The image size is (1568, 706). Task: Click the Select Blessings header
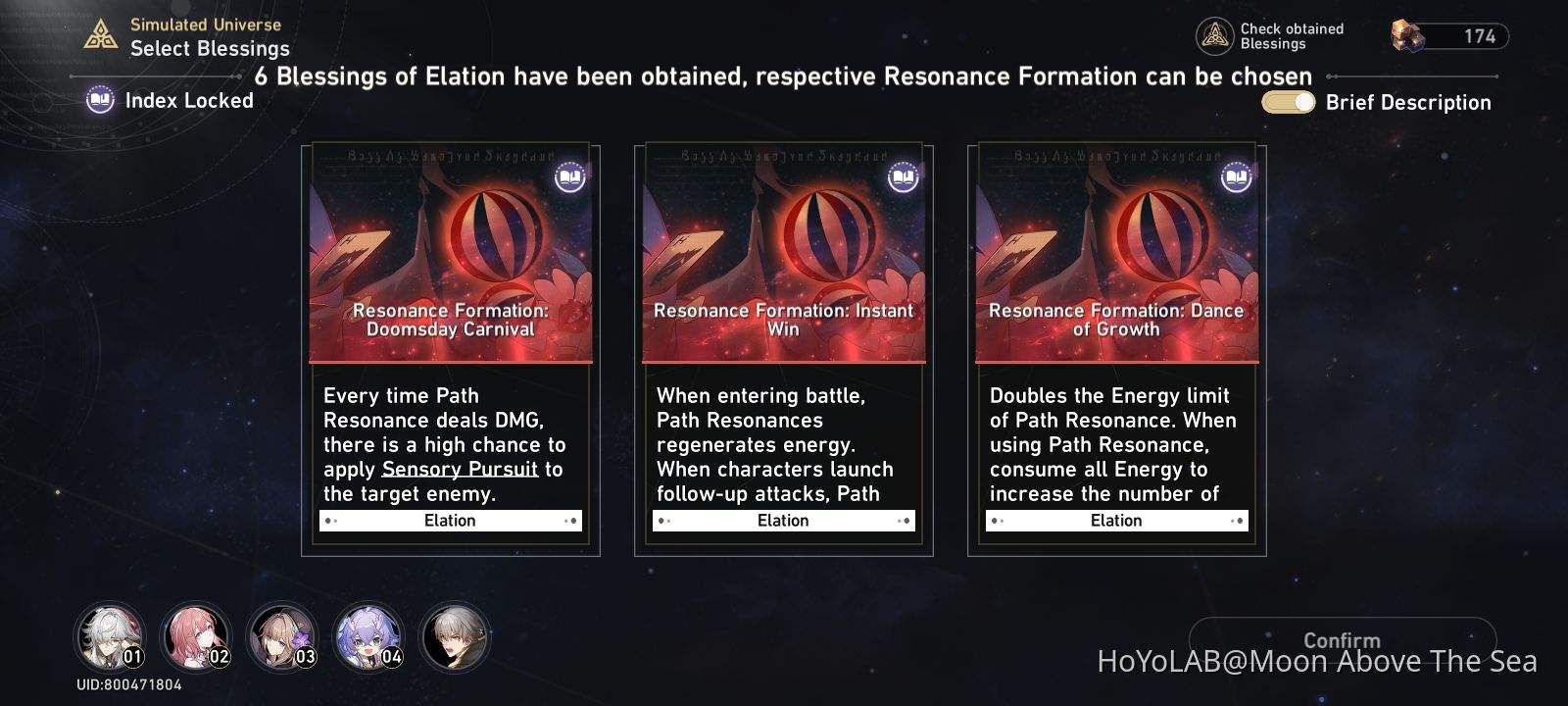(209, 48)
